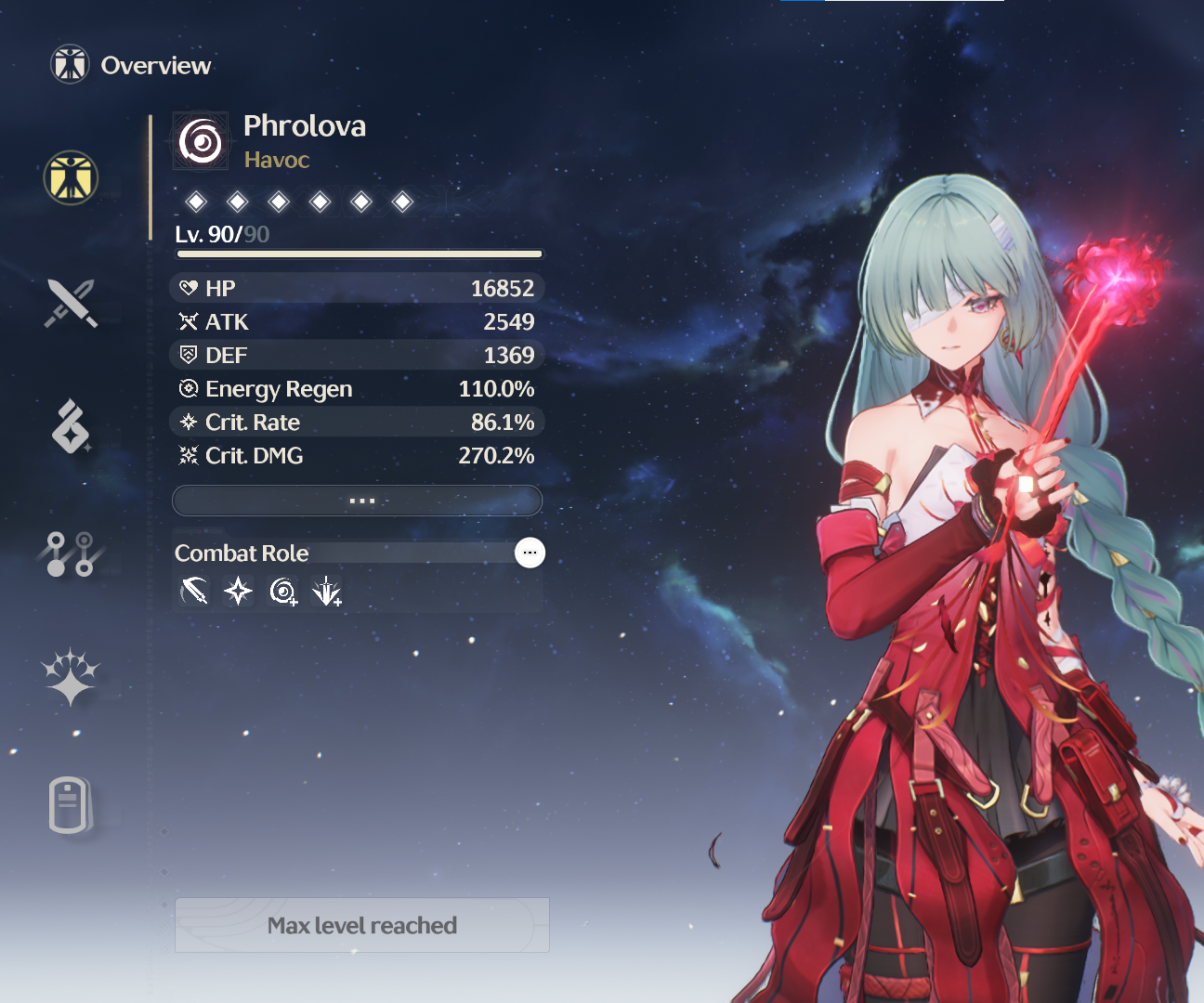Screen dimensions: 1204x1003
Task: Select the skill tree nodes tab
Action: pos(71,554)
